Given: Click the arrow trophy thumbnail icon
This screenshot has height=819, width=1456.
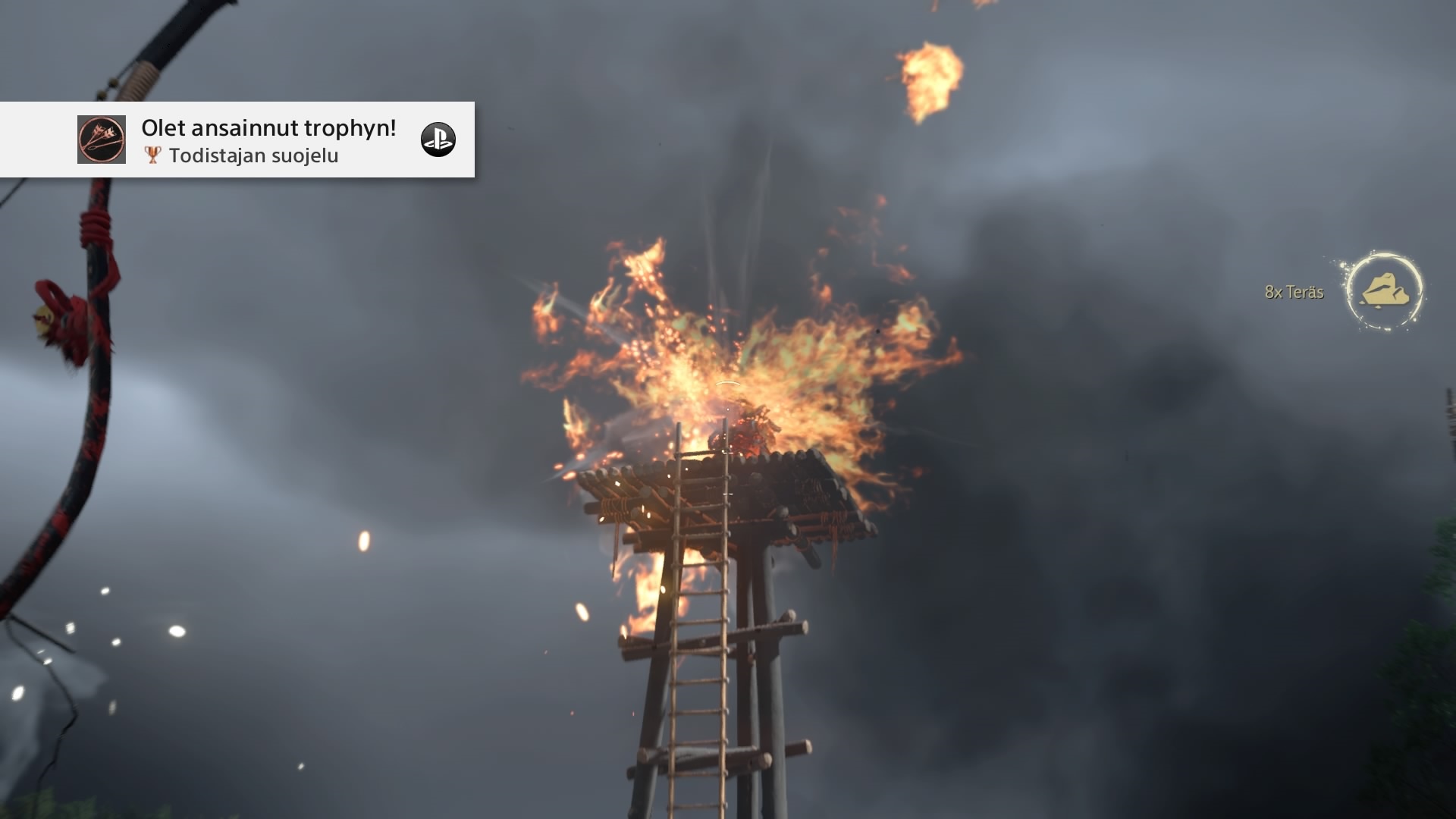Looking at the screenshot, I should pos(102,140).
